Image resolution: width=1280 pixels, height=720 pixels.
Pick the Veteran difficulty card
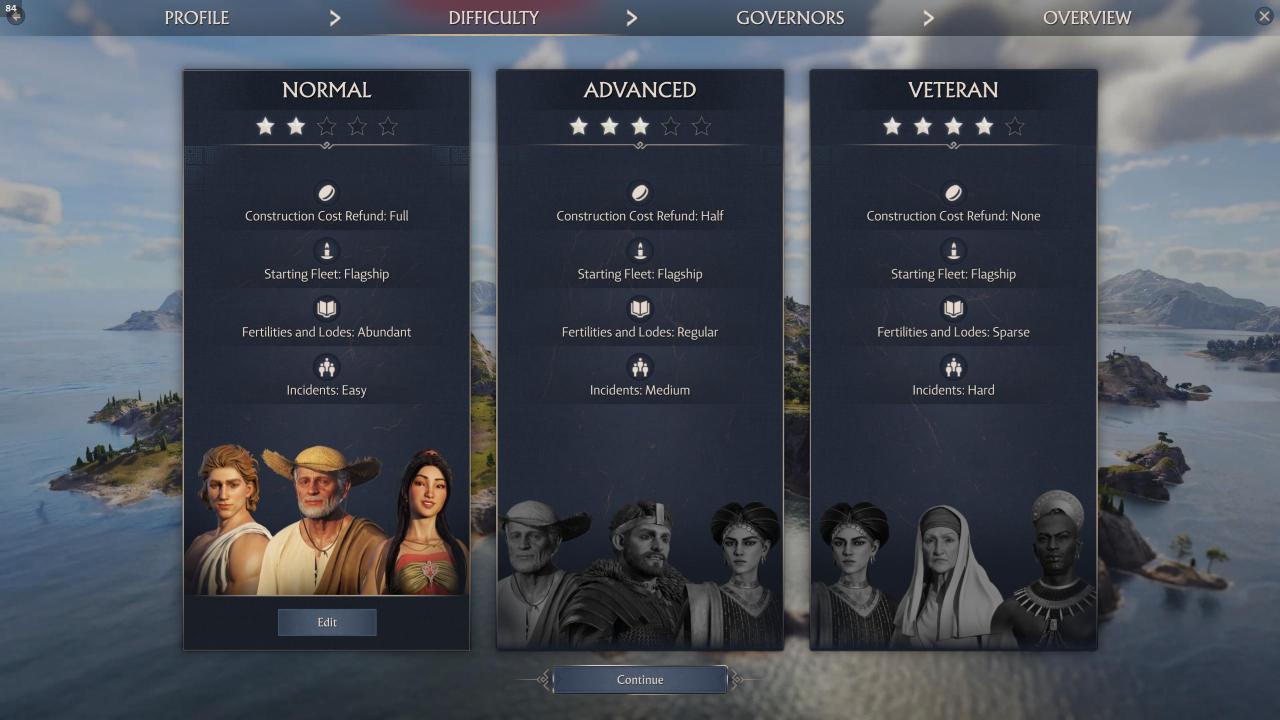953,300
